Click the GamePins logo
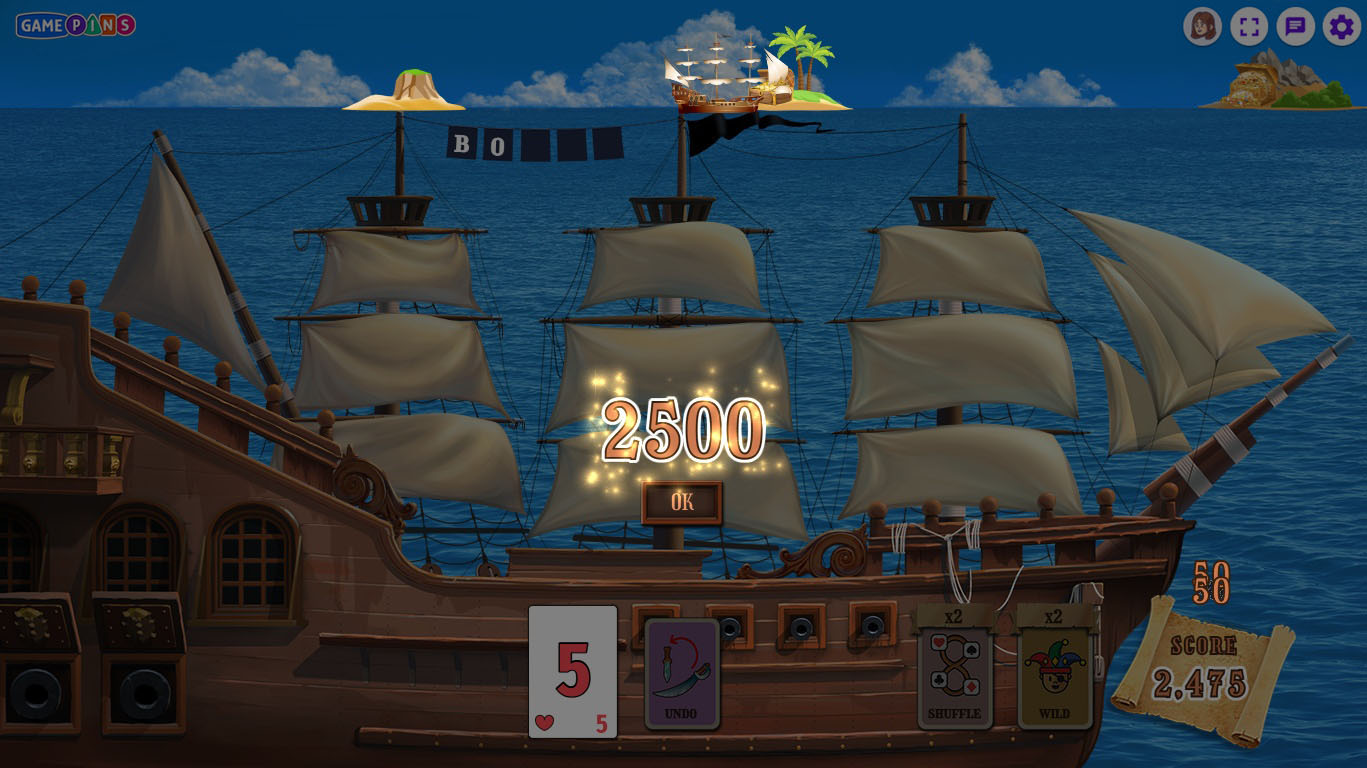Screen dimensions: 1367x768 tap(76, 25)
